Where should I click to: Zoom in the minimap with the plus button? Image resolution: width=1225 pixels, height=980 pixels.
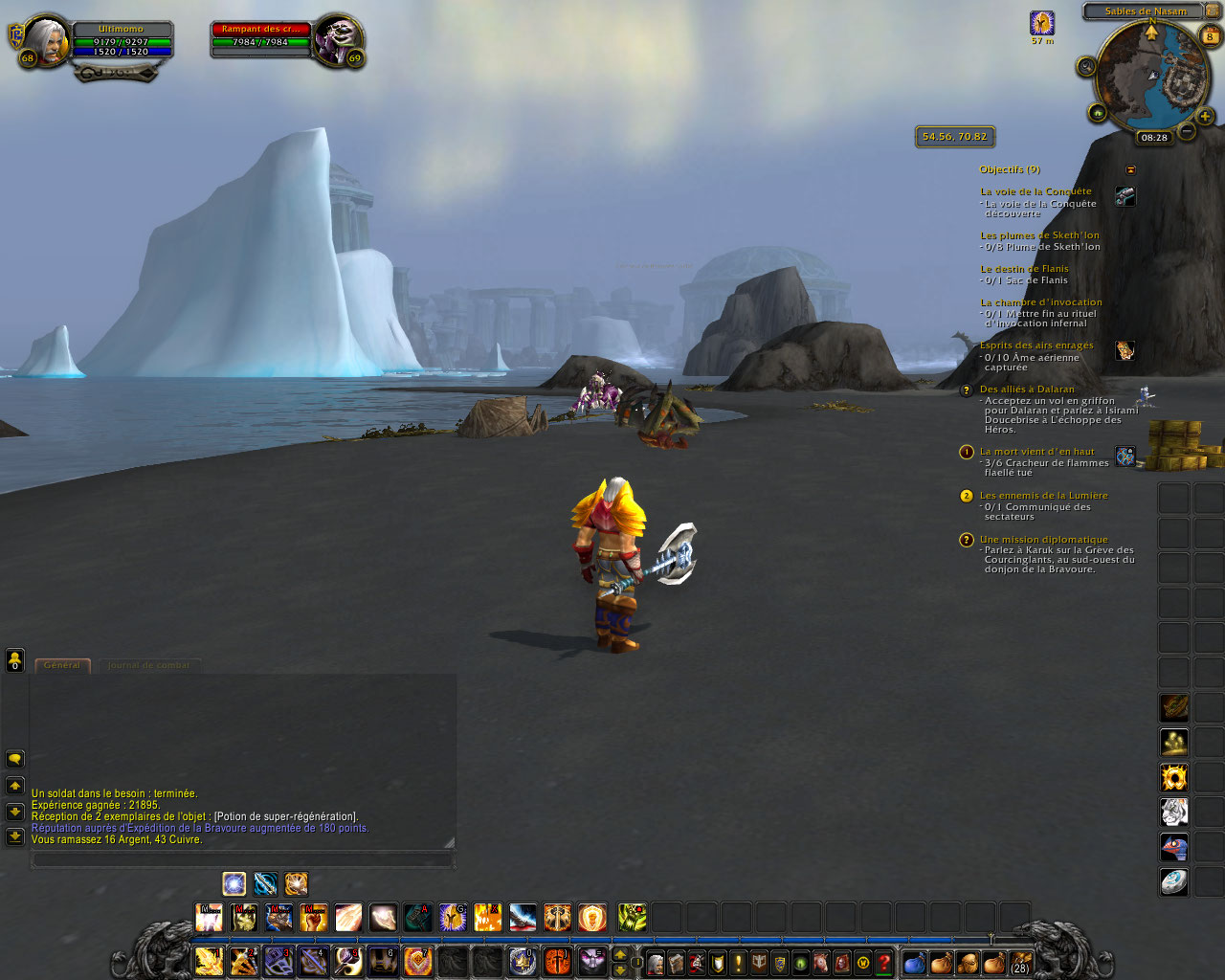pos(1205,117)
